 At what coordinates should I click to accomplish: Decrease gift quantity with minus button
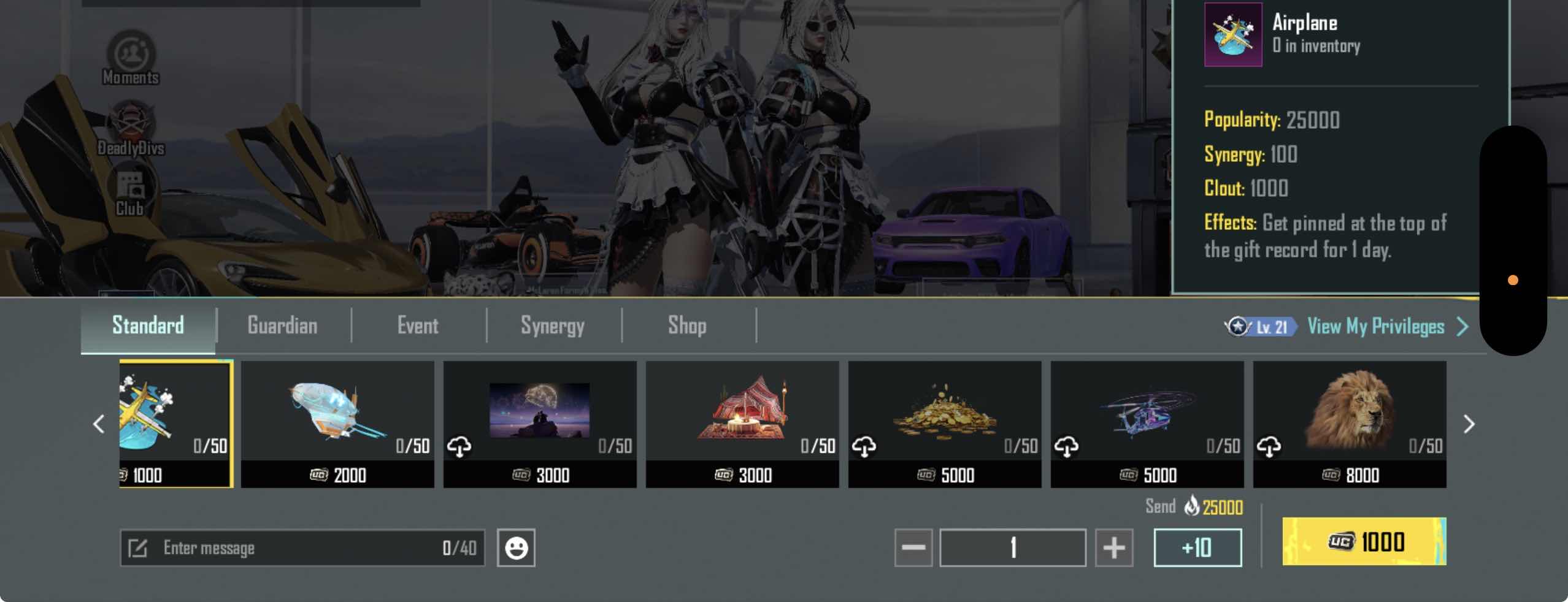913,547
